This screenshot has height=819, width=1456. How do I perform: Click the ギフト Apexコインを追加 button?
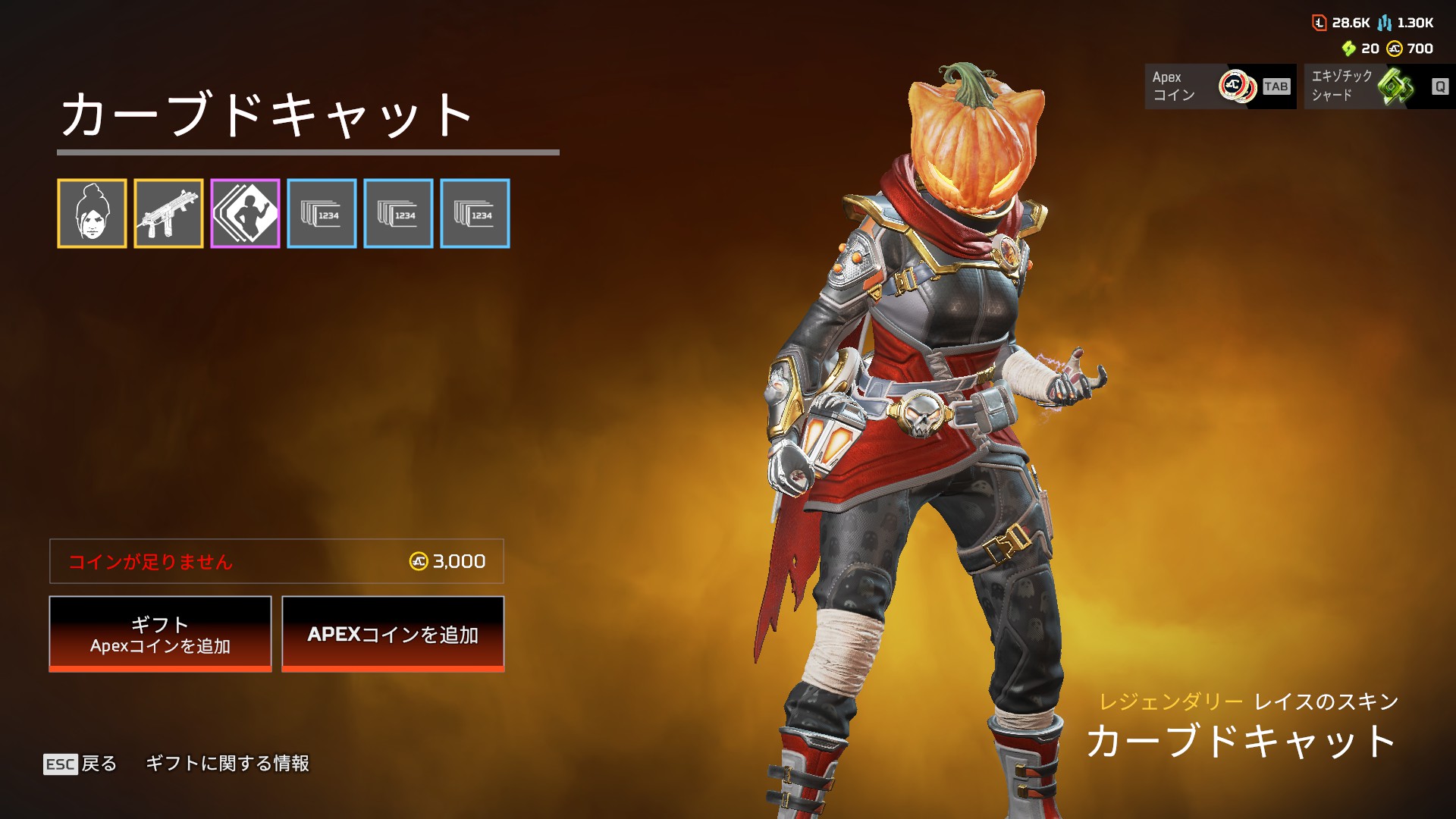pyautogui.click(x=160, y=634)
